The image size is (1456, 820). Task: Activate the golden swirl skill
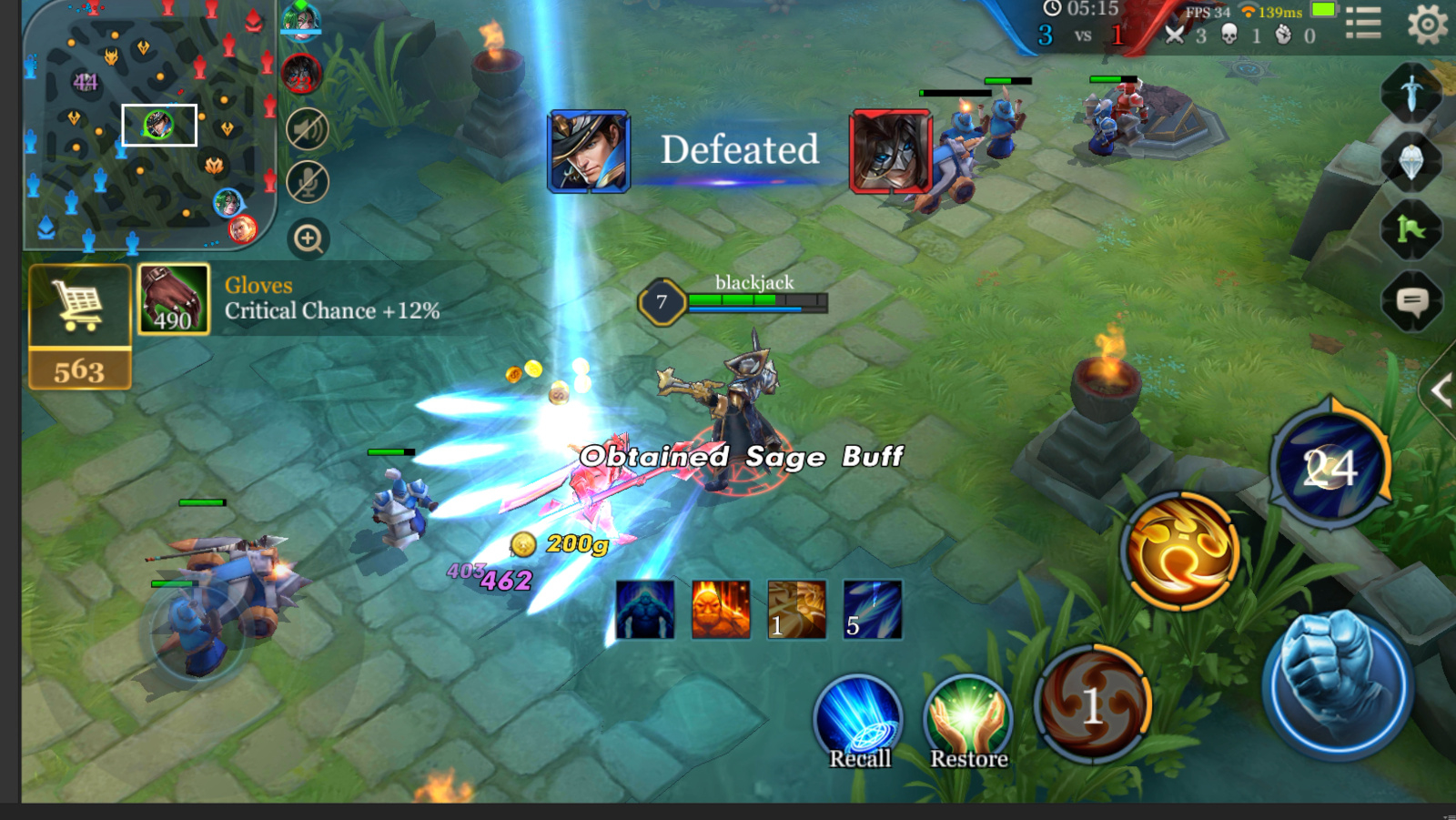tap(1180, 551)
